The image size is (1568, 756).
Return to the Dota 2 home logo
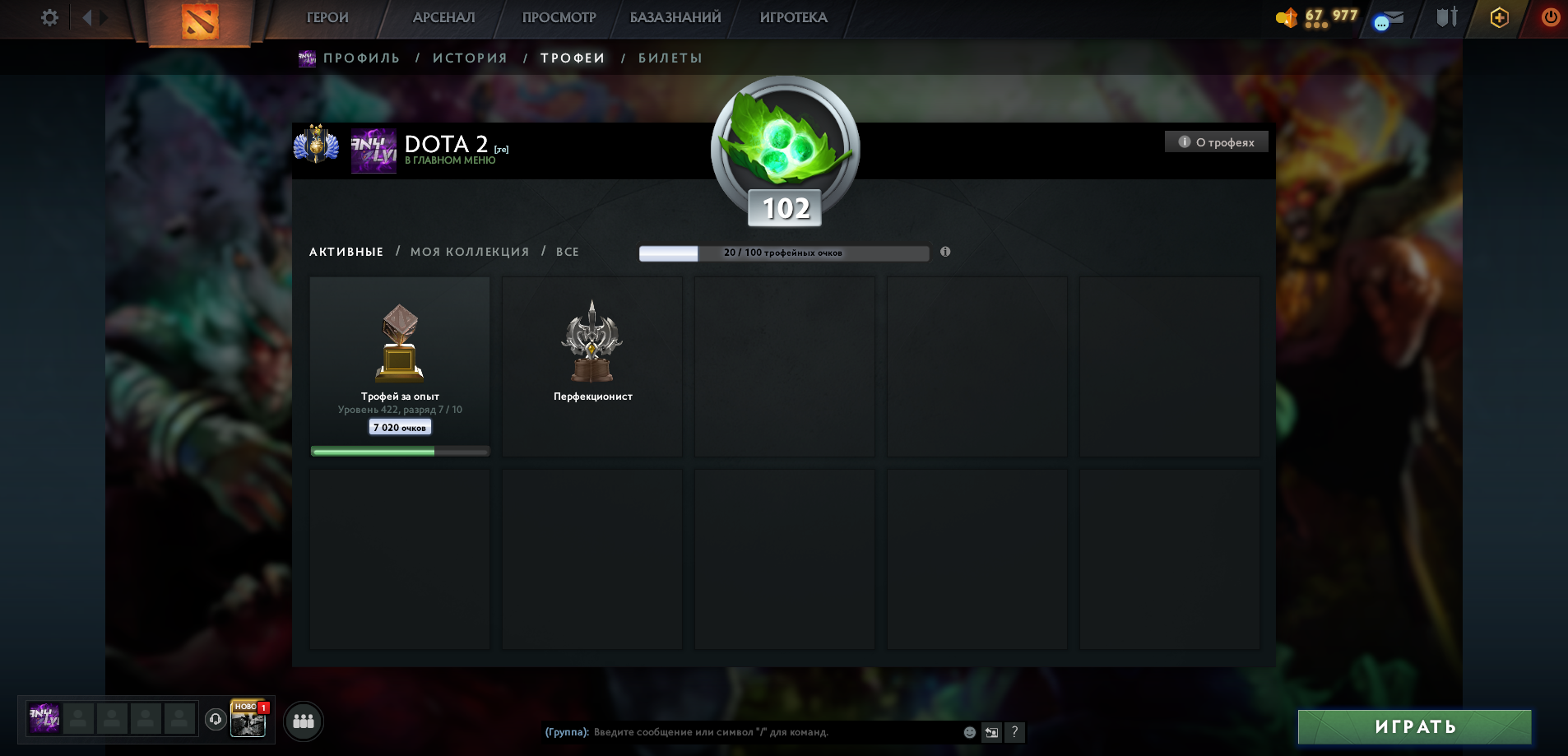coord(199,21)
